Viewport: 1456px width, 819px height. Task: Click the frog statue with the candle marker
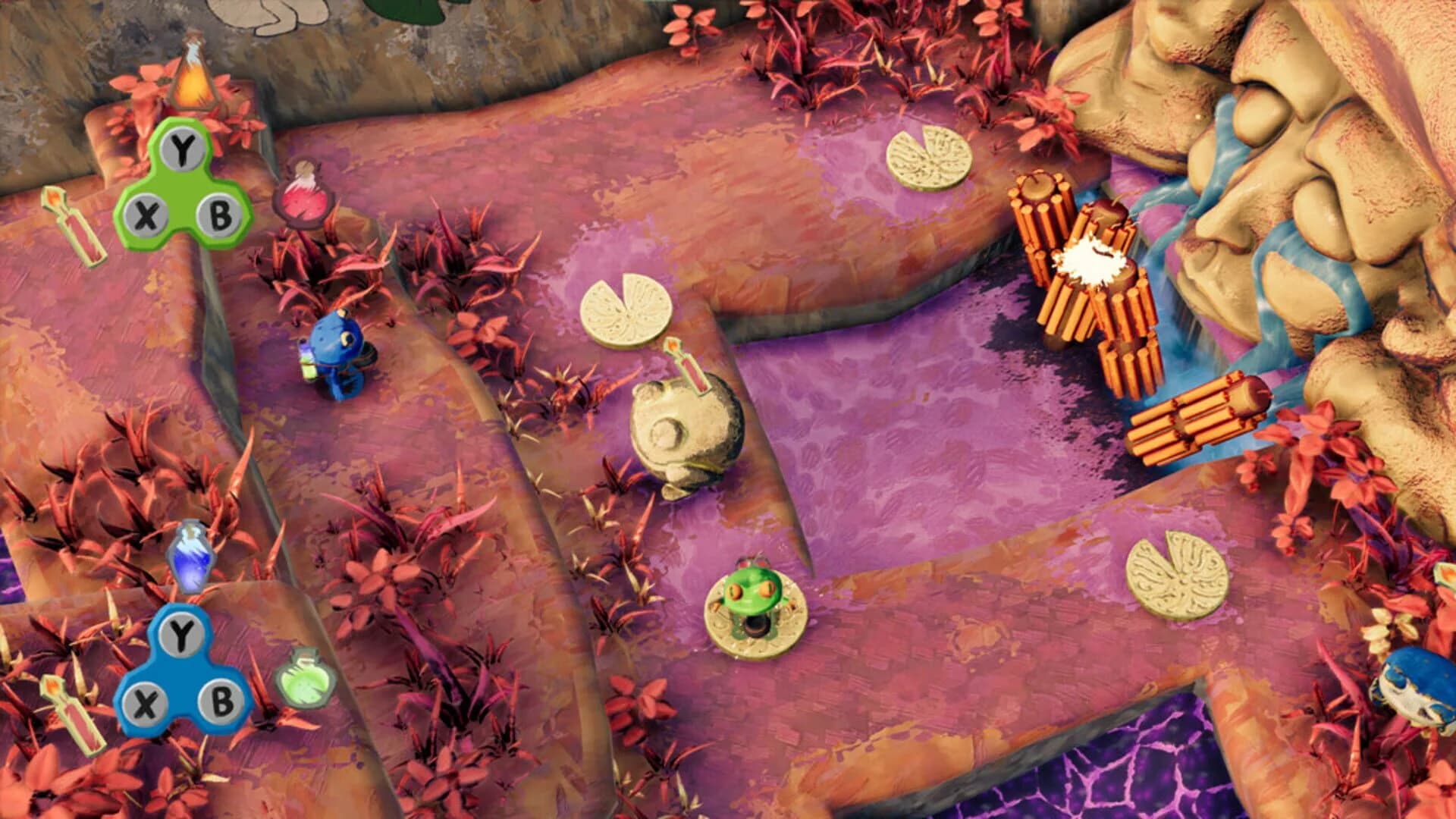pyautogui.click(x=686, y=428)
